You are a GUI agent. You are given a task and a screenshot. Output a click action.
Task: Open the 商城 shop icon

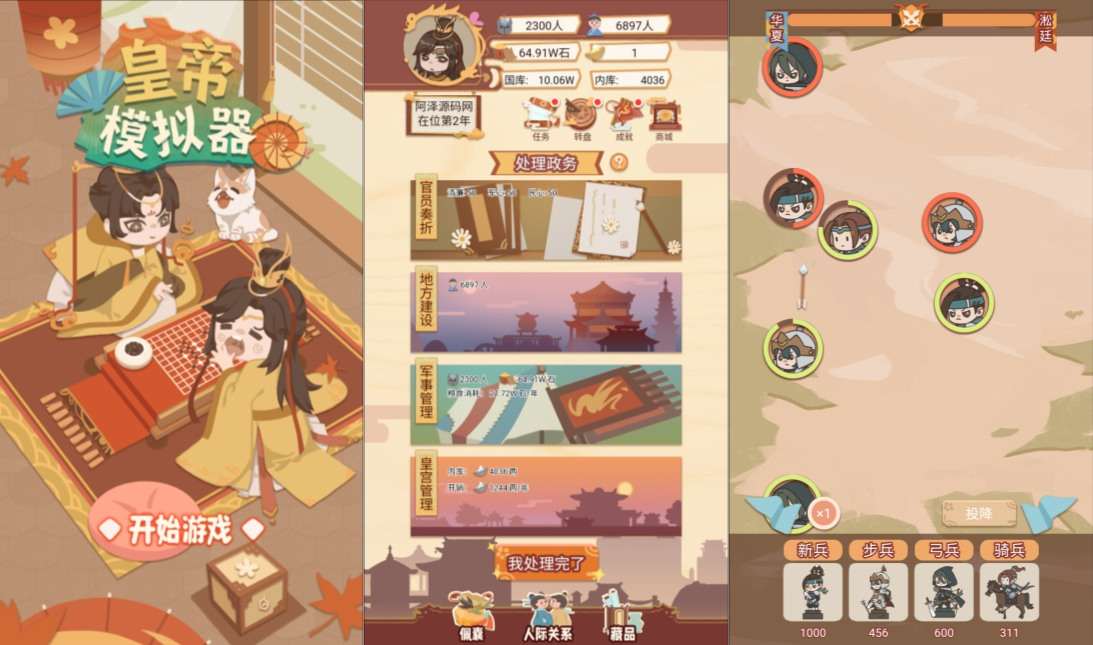[x=663, y=115]
